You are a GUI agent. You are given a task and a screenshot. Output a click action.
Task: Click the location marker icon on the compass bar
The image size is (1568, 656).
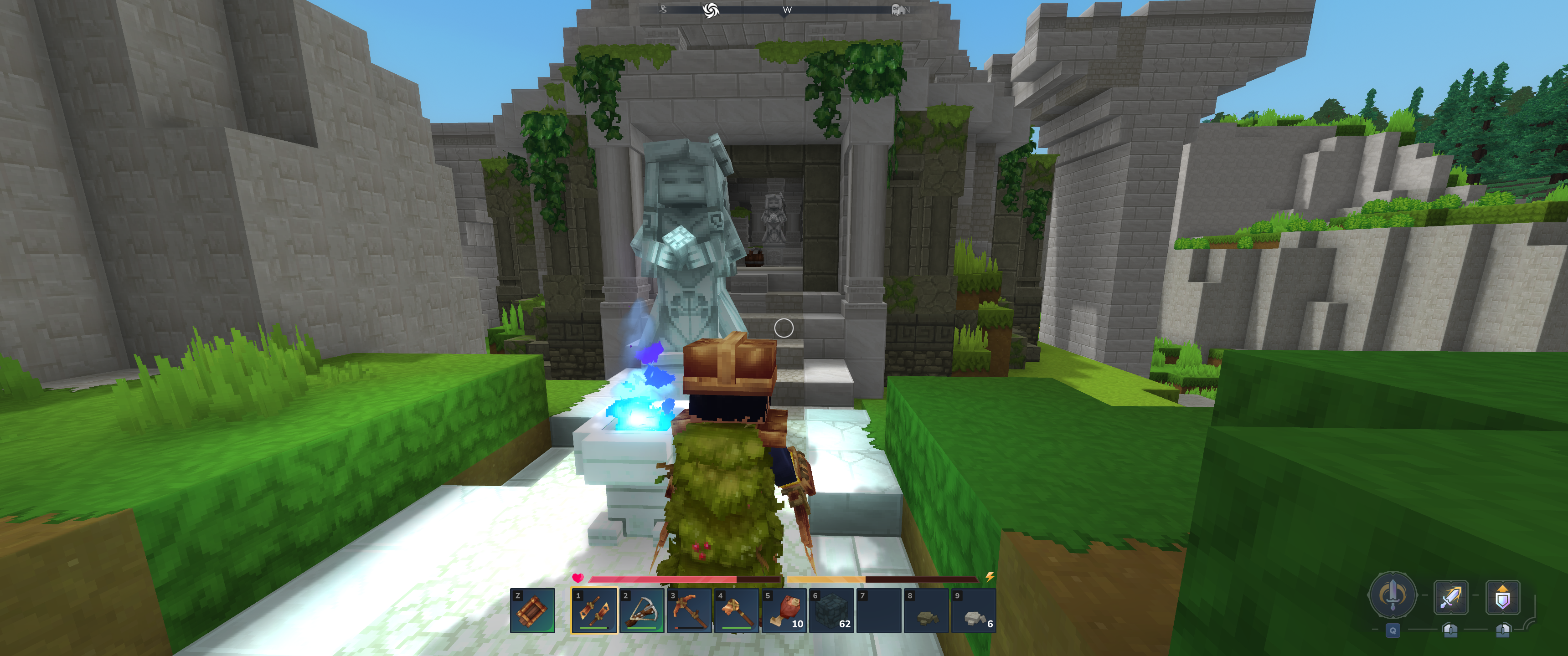click(x=664, y=9)
